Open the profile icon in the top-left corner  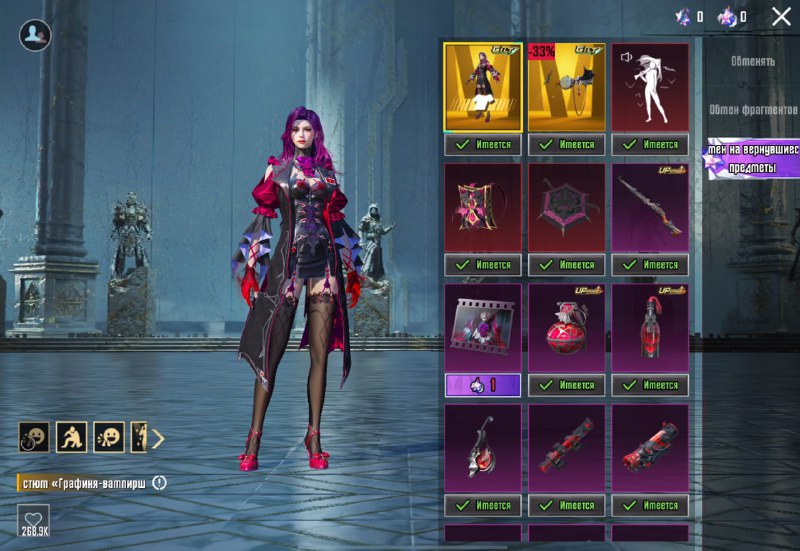(35, 35)
